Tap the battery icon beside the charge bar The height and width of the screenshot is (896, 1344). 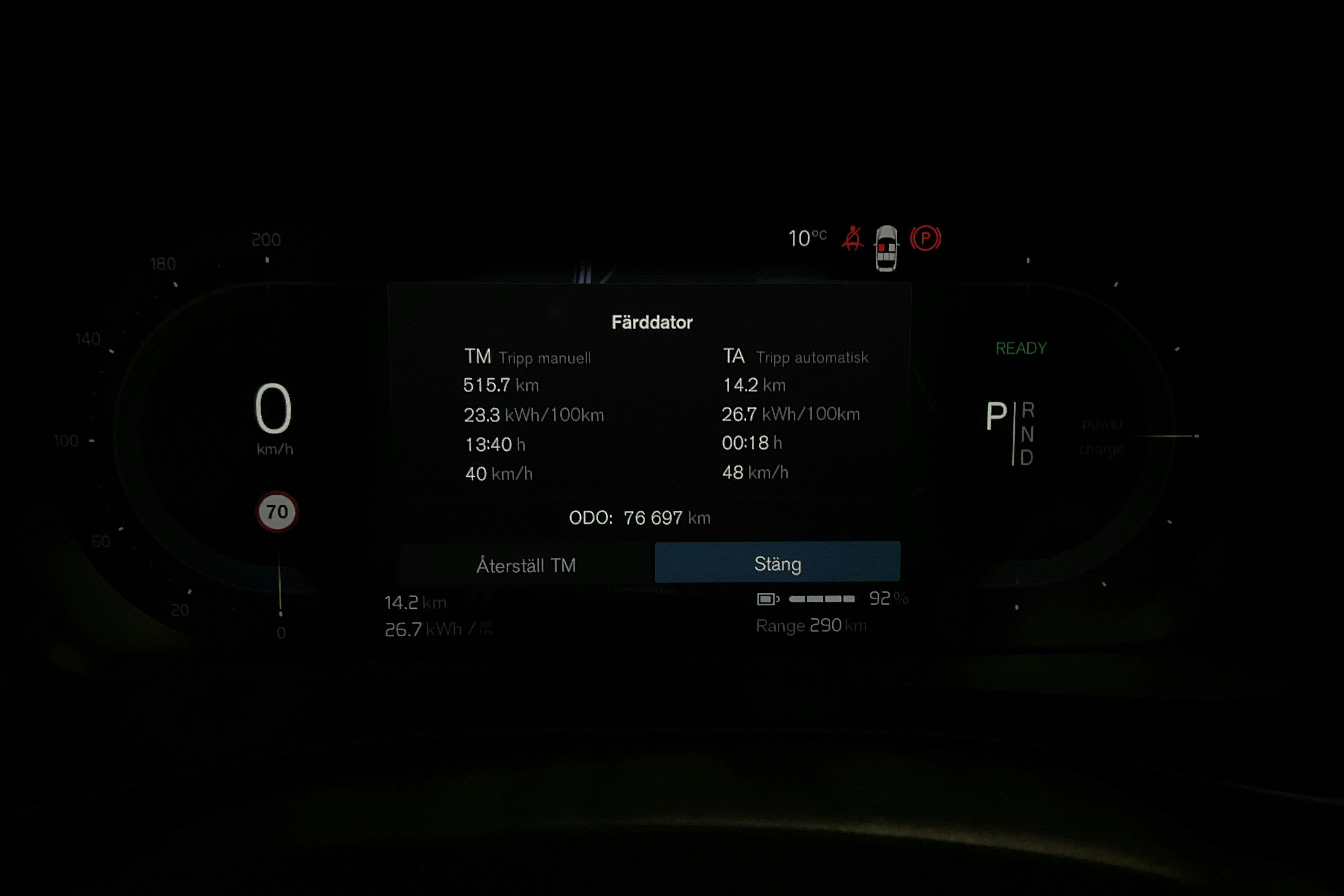(x=767, y=599)
